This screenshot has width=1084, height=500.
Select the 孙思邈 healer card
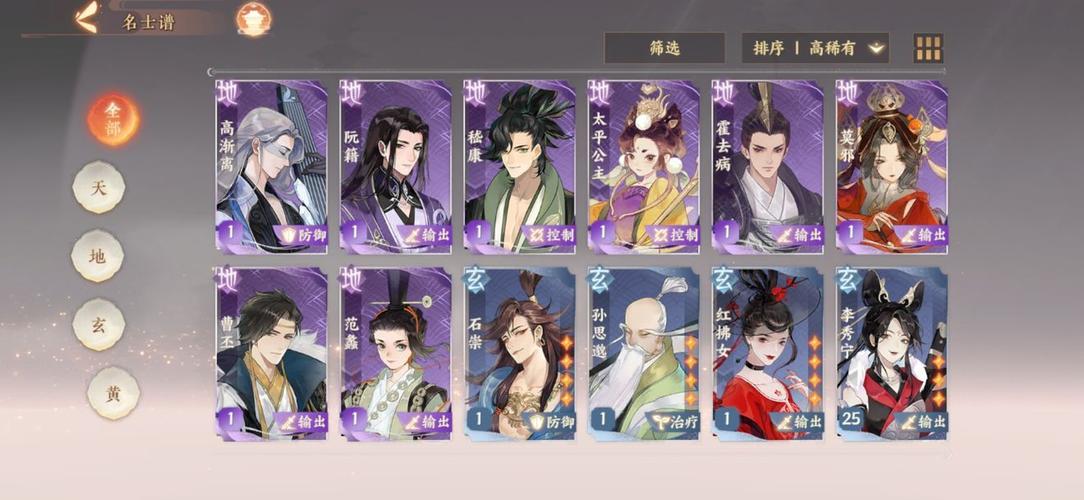[x=643, y=352]
